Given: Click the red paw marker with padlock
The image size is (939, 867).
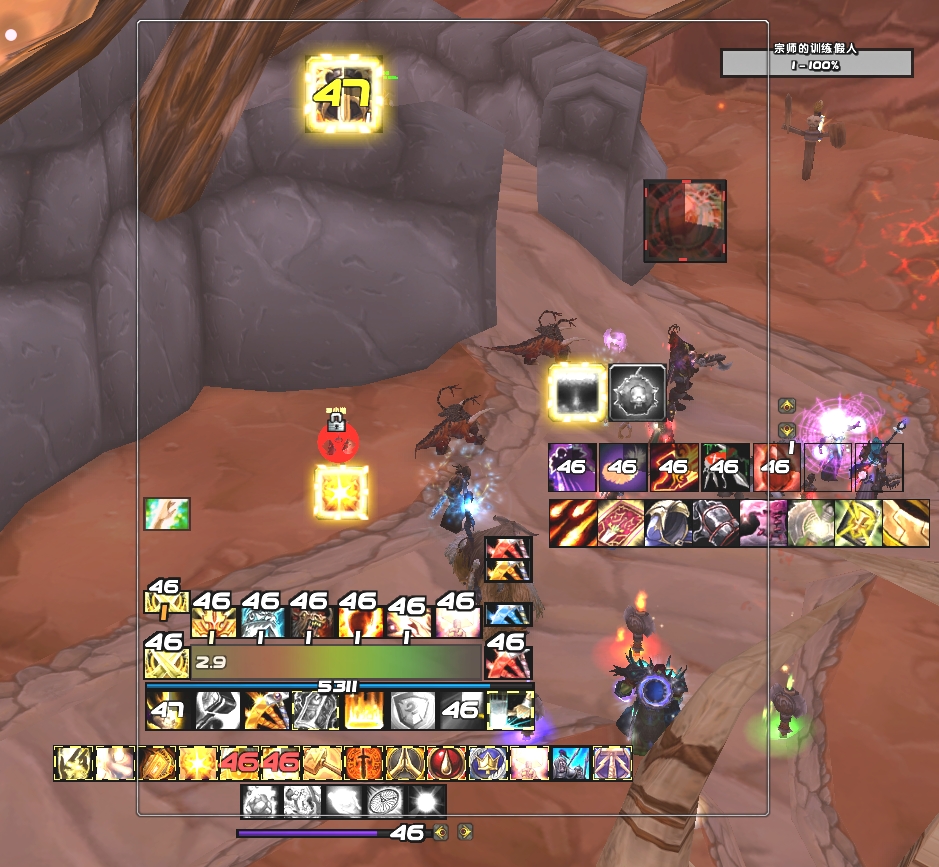Looking at the screenshot, I should pos(337,438).
